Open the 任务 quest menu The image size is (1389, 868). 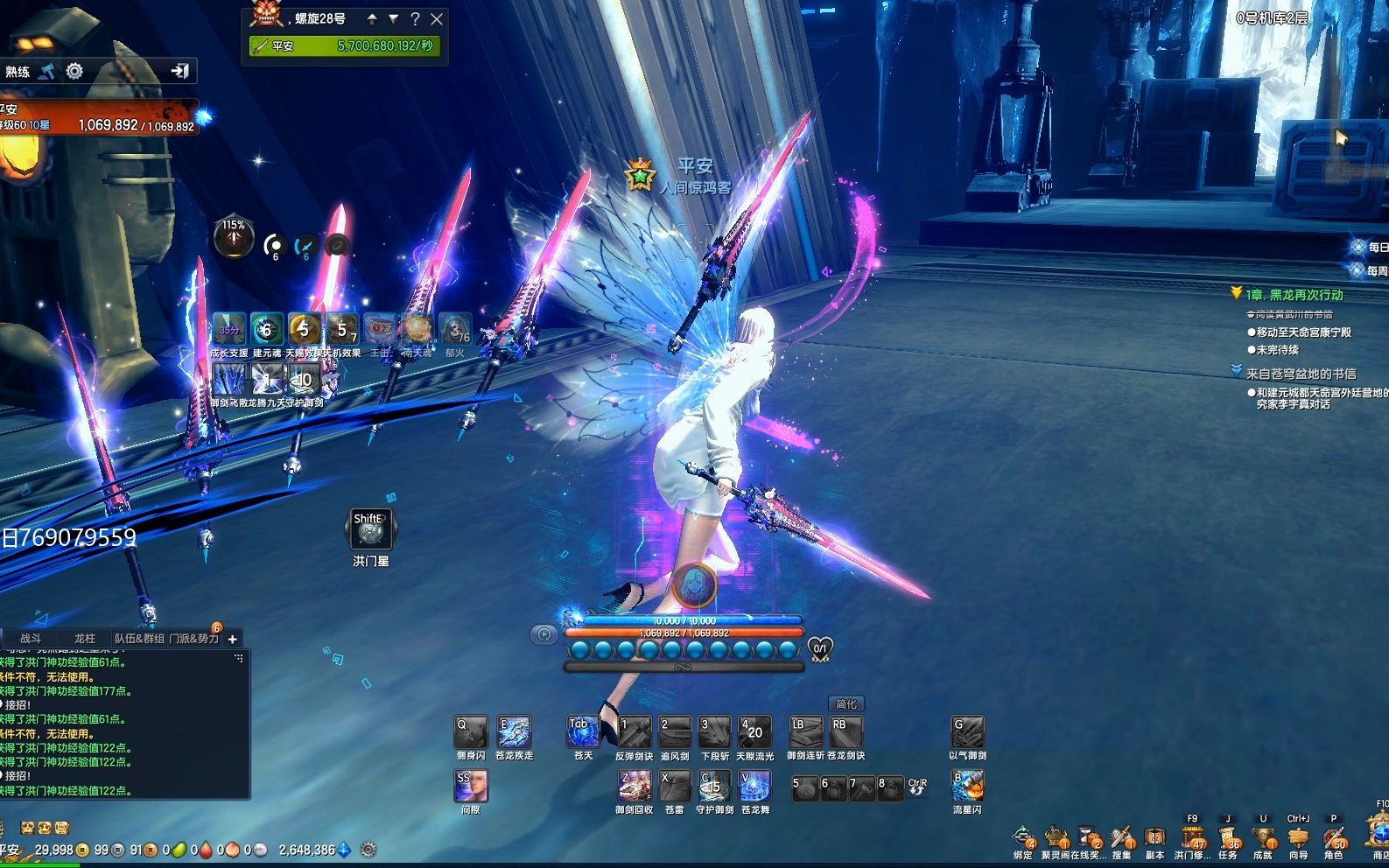[x=1228, y=839]
